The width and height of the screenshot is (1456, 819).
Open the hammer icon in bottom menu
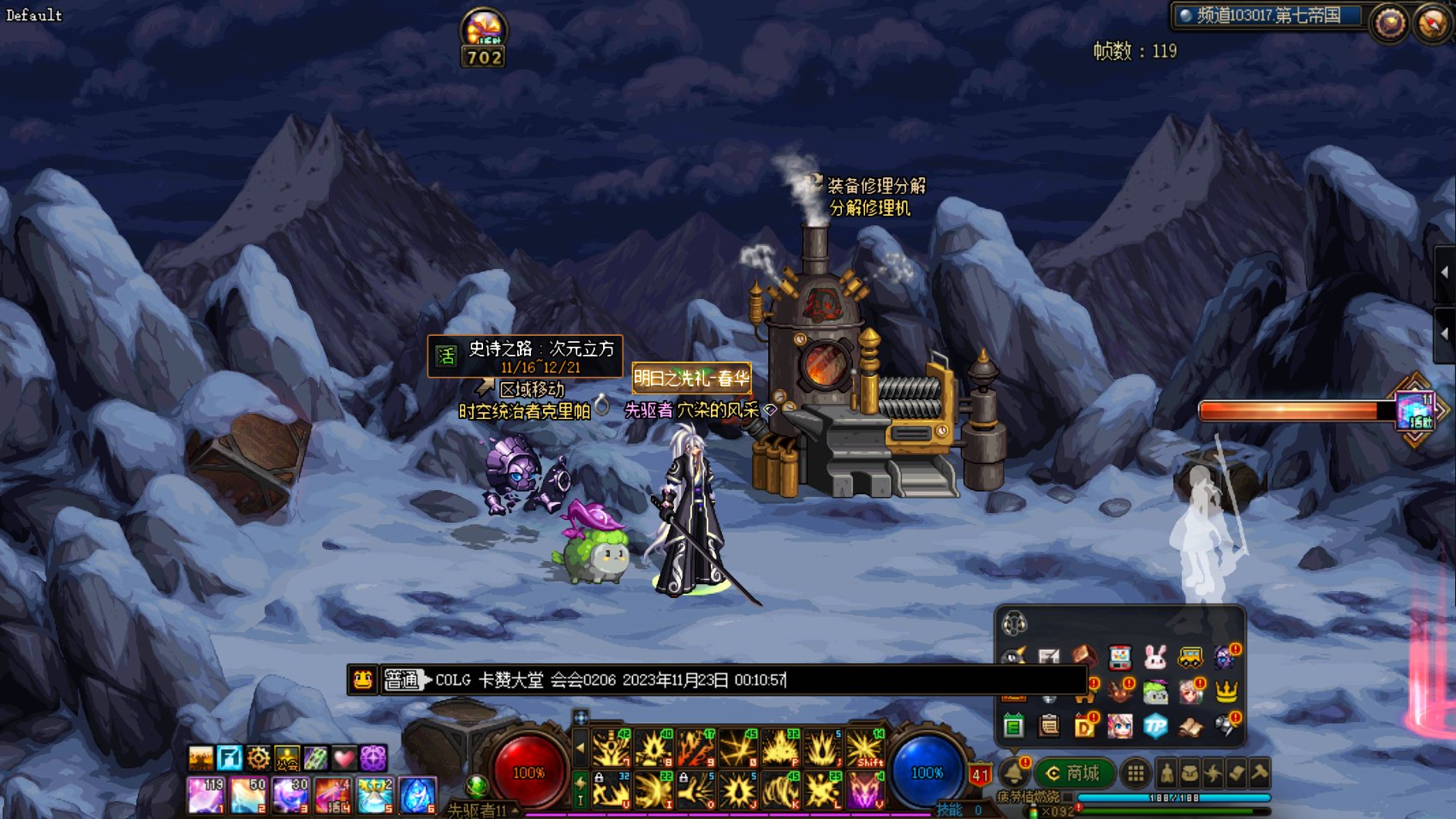[x=1259, y=773]
